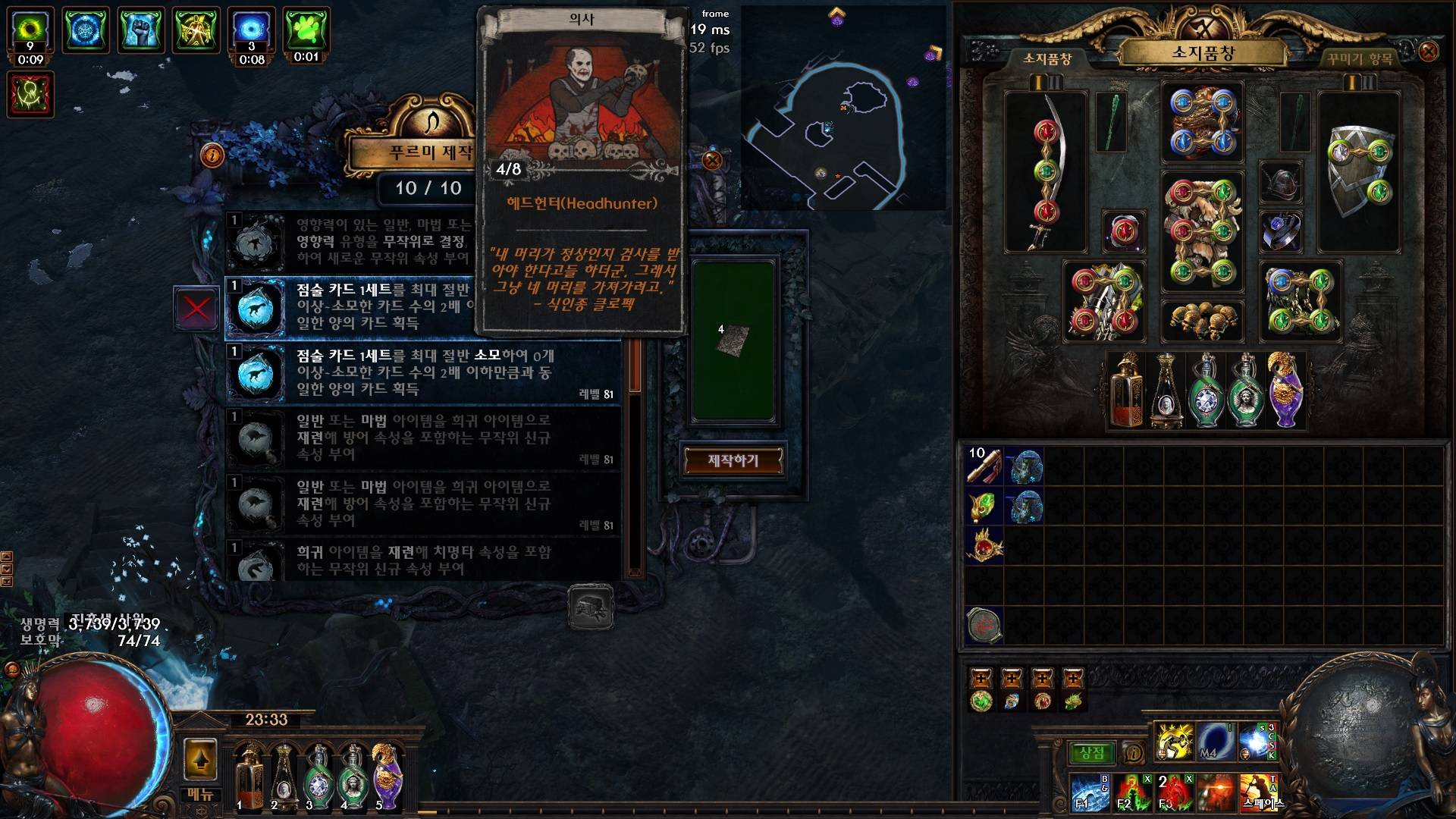The width and height of the screenshot is (1456, 819).
Task: Close the inventory panel
Action: click(x=1428, y=52)
